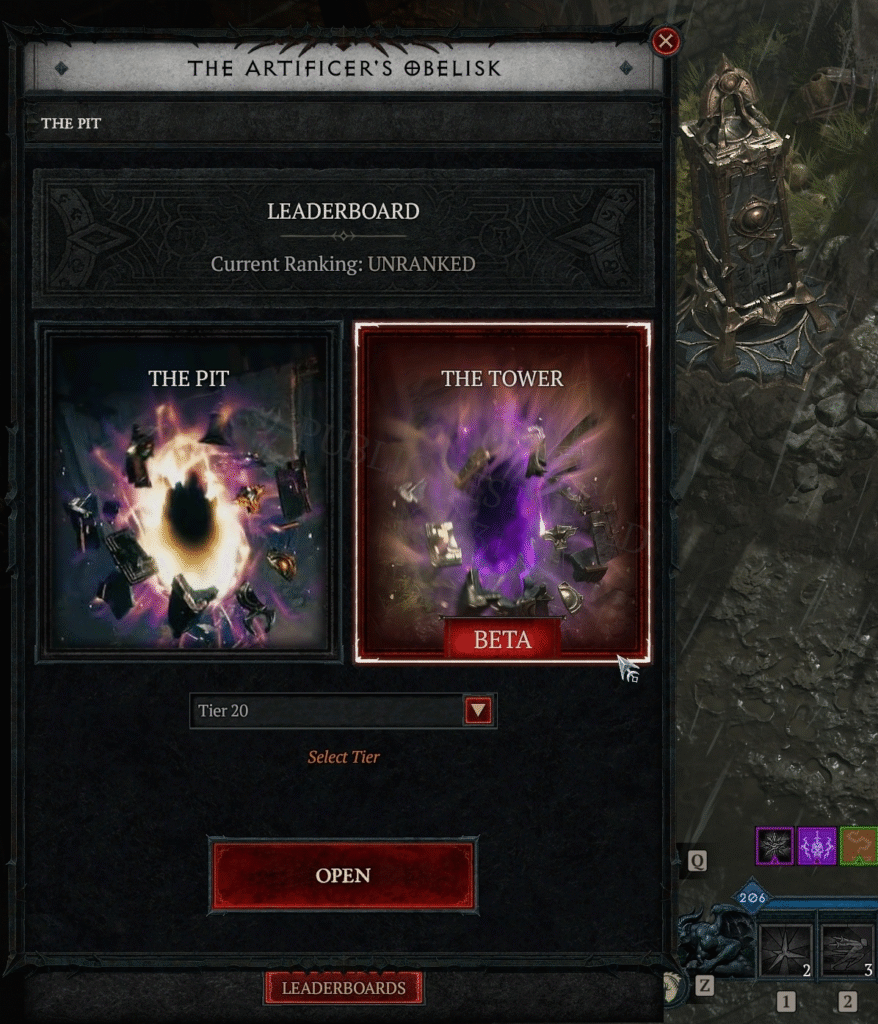Viewport: 878px width, 1024px height.
Task: Show the Leaderboards
Action: 344,988
